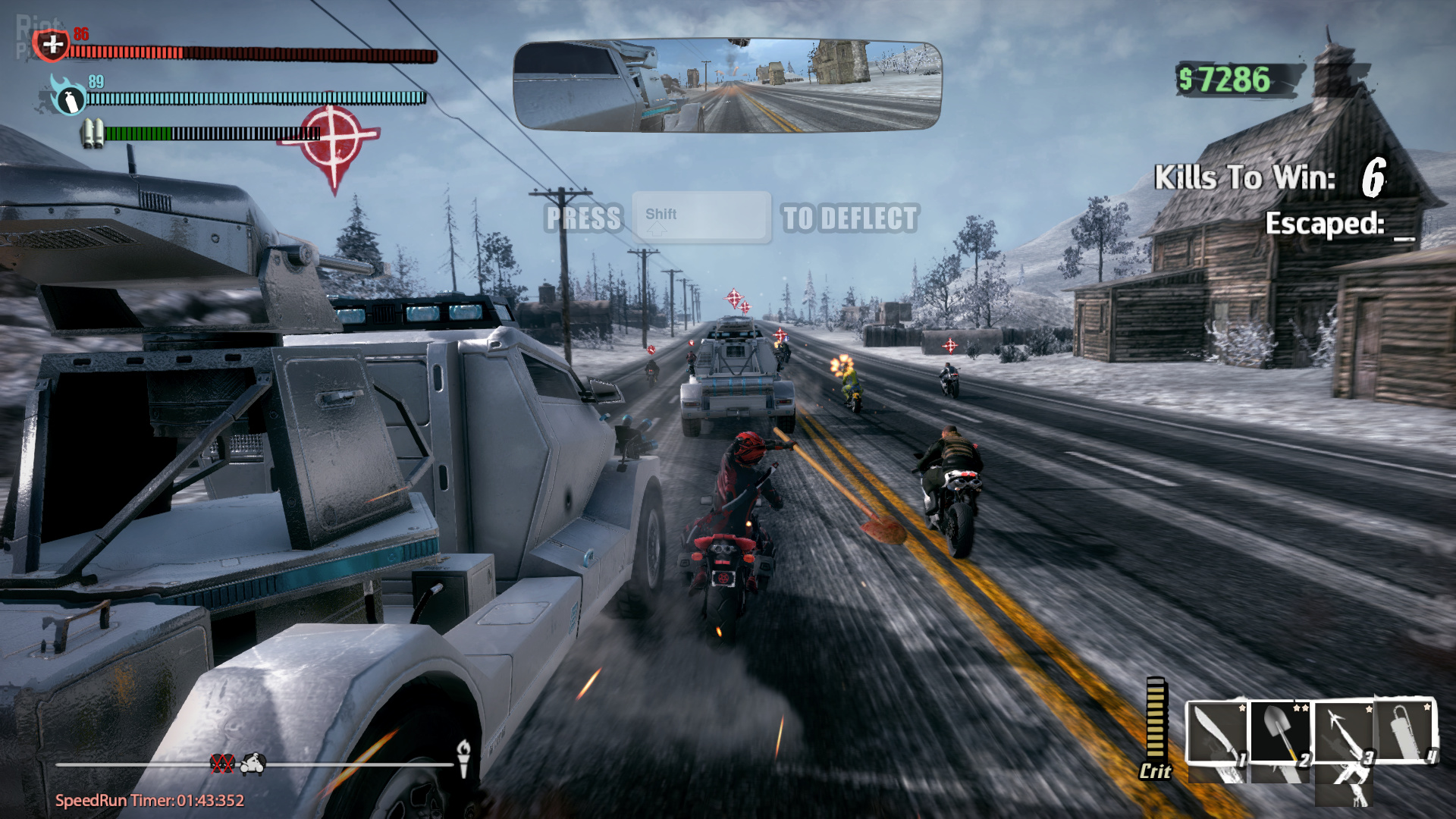Image resolution: width=1456 pixels, height=819 pixels.
Task: Select the red crosshair target marker
Action: [334, 140]
